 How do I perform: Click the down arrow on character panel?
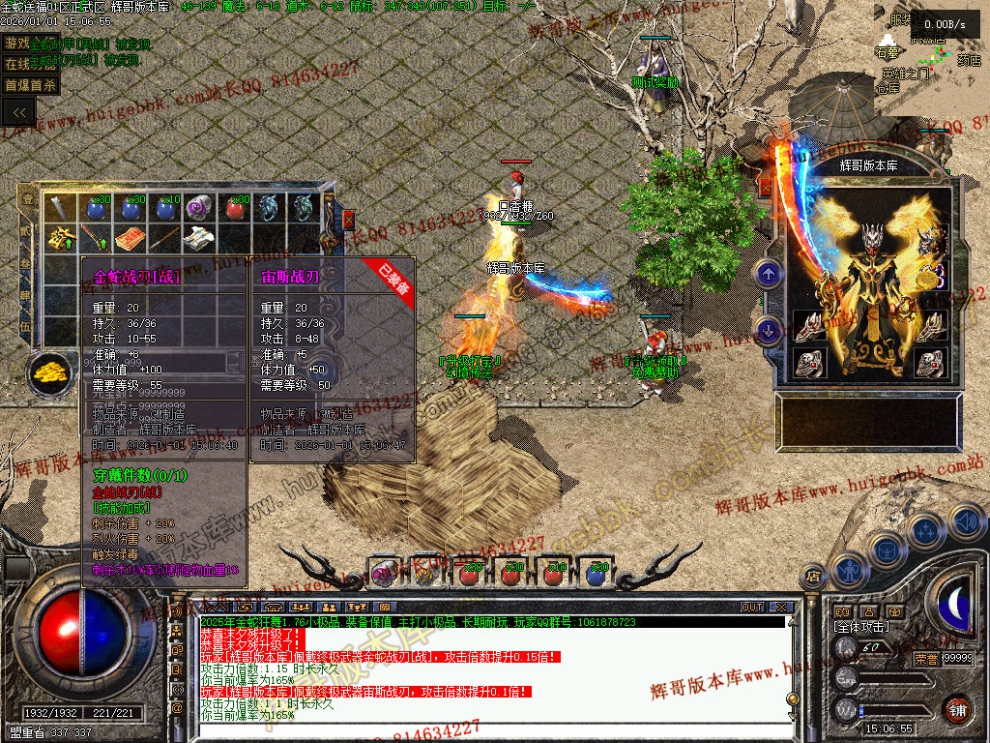(x=768, y=329)
